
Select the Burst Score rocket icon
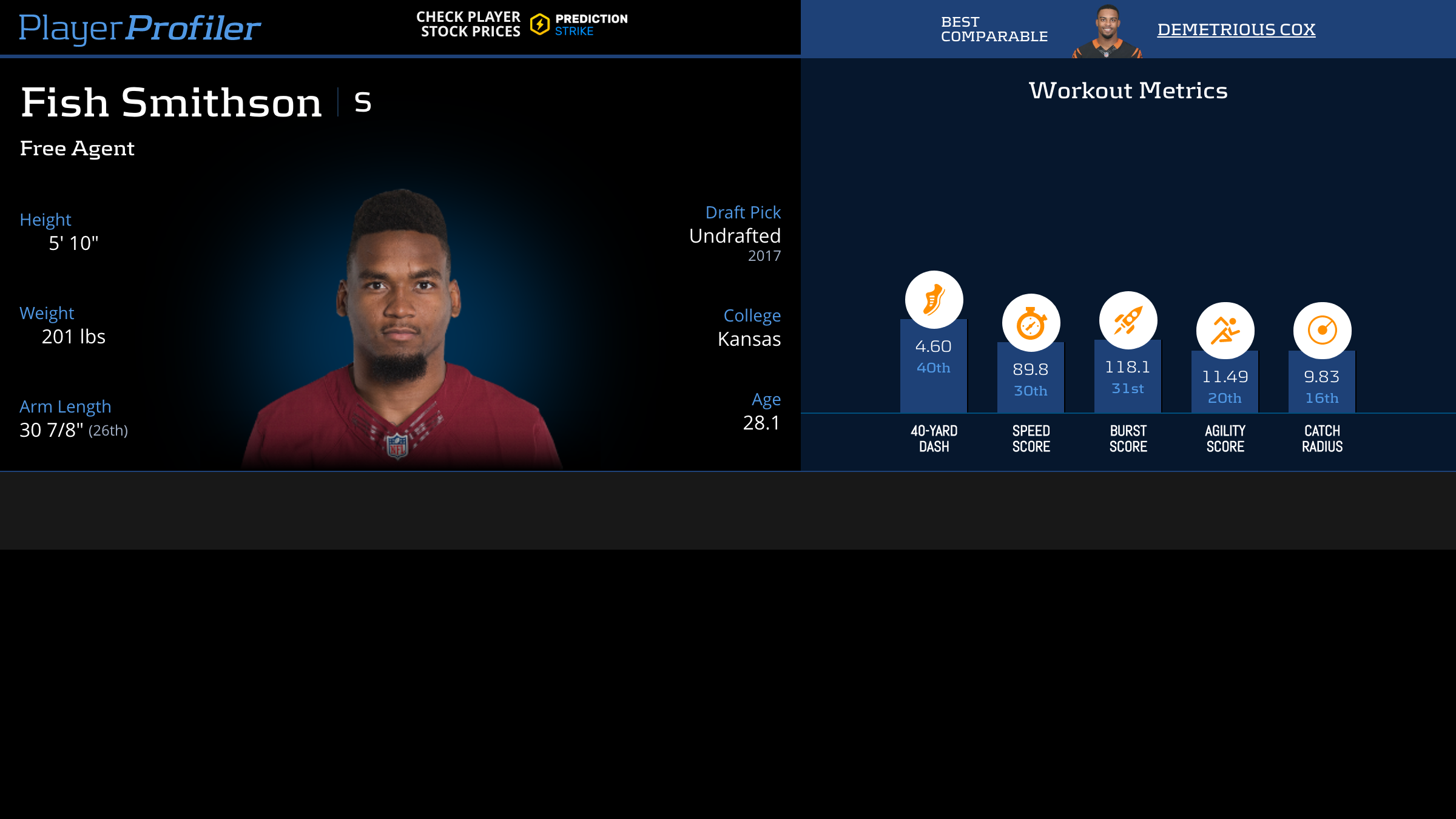pyautogui.click(x=1128, y=320)
